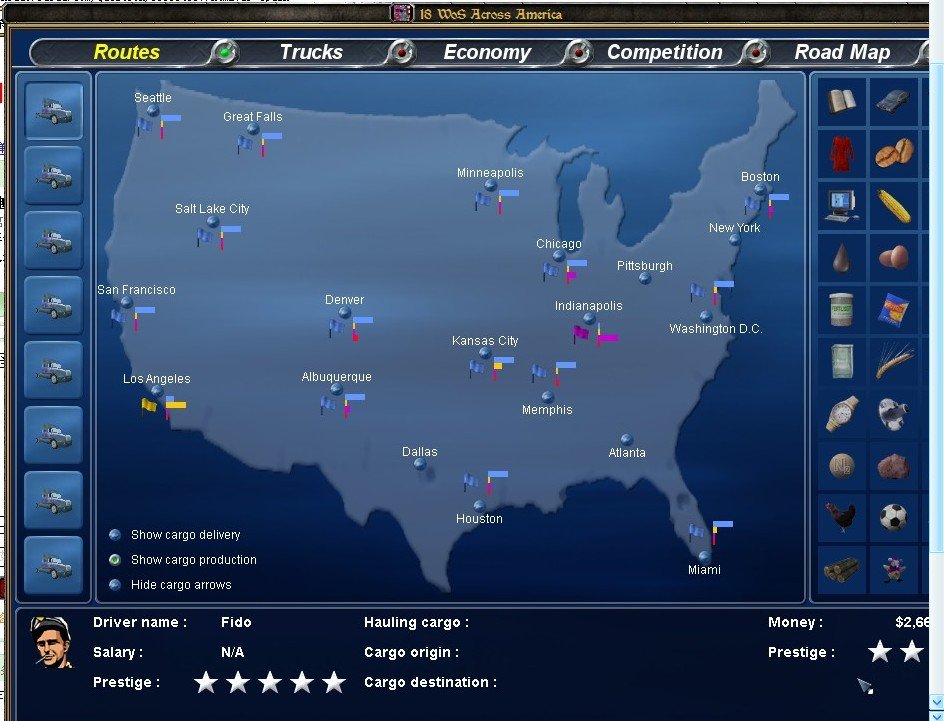Choose the car cargo icon

[894, 101]
